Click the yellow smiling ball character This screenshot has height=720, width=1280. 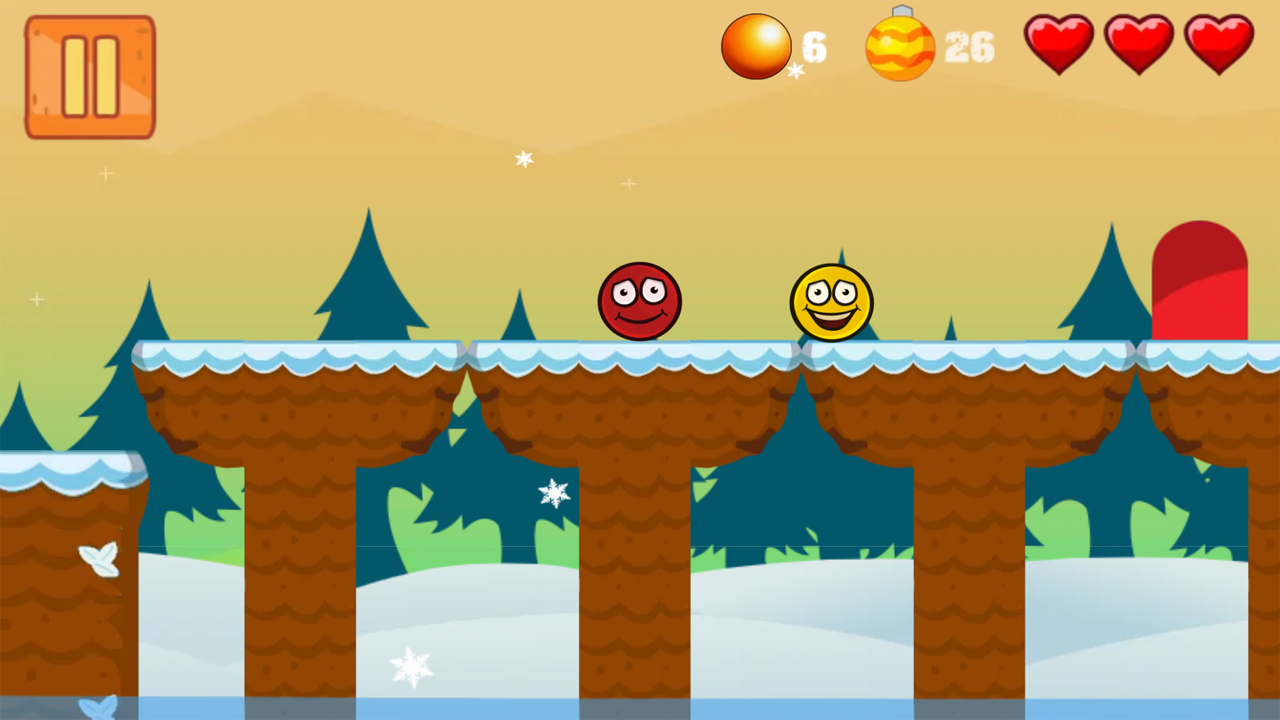click(832, 303)
